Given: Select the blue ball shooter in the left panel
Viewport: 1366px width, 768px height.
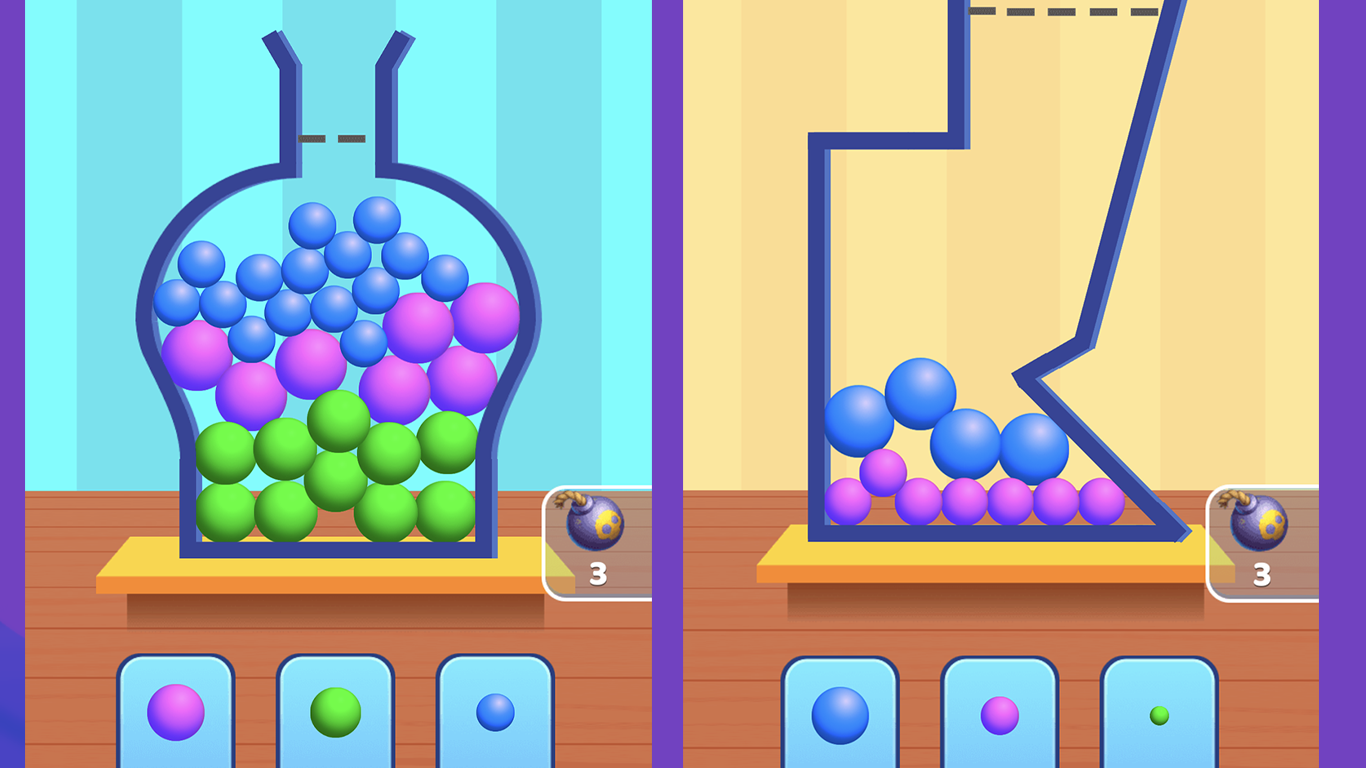Looking at the screenshot, I should pyautogui.click(x=494, y=710).
